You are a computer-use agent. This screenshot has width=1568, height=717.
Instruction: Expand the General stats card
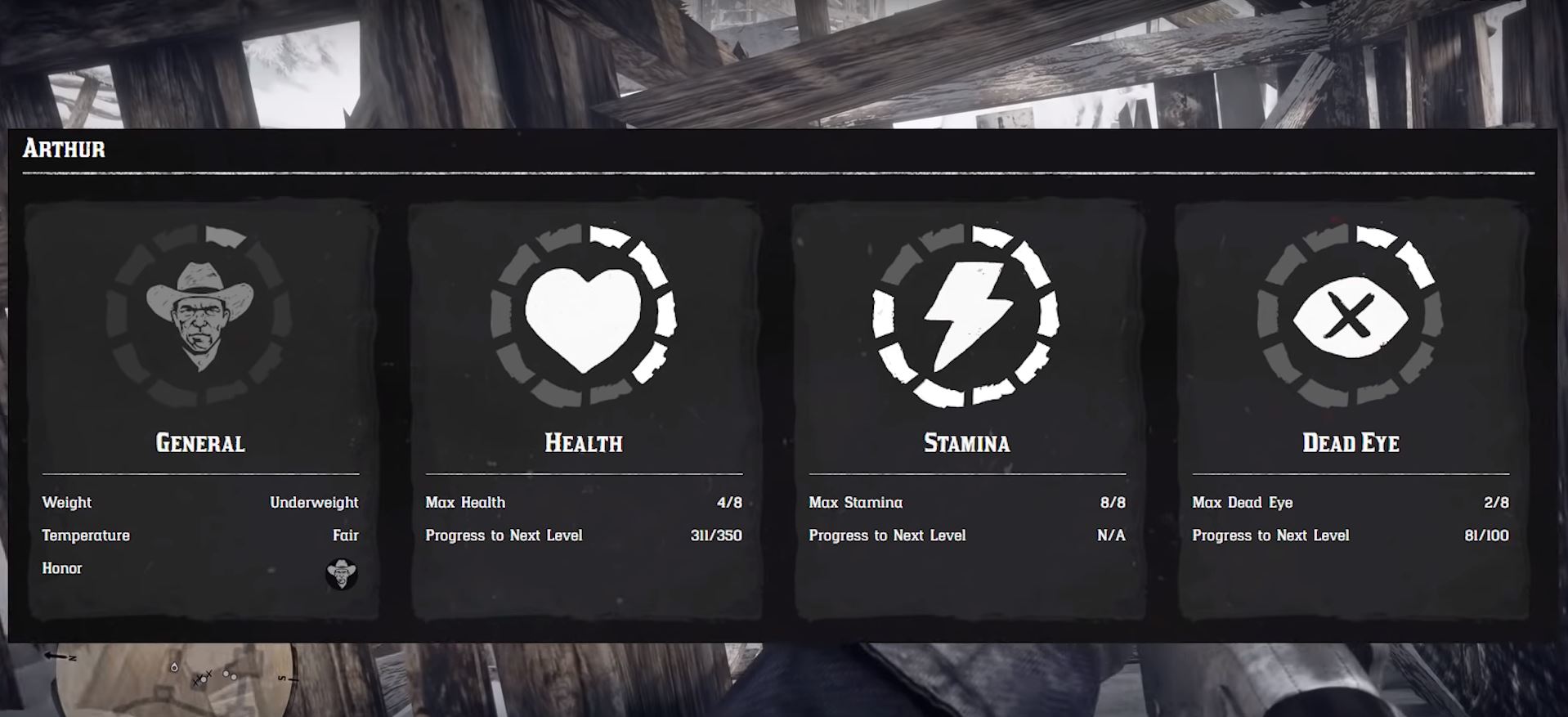point(199,409)
